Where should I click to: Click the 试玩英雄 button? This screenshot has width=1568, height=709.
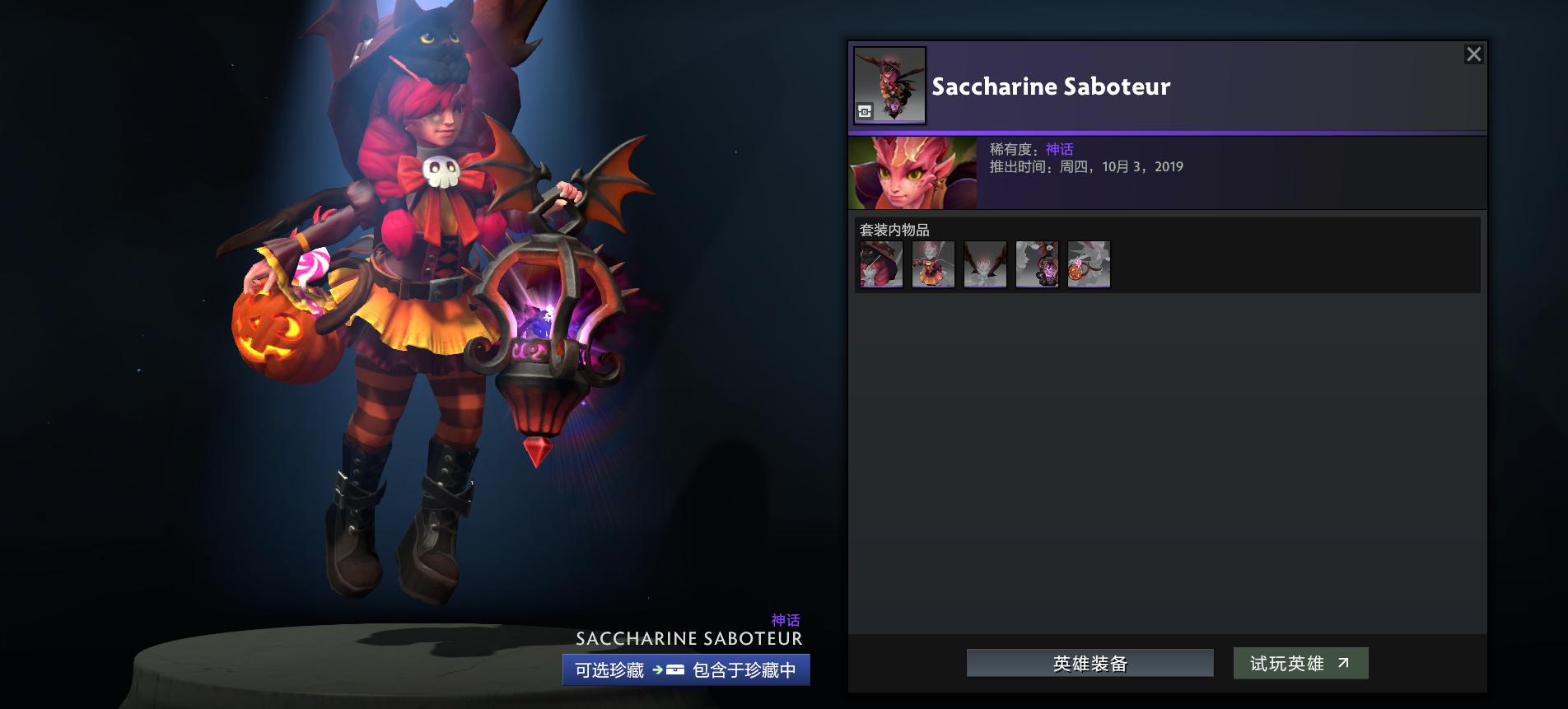pos(1301,662)
